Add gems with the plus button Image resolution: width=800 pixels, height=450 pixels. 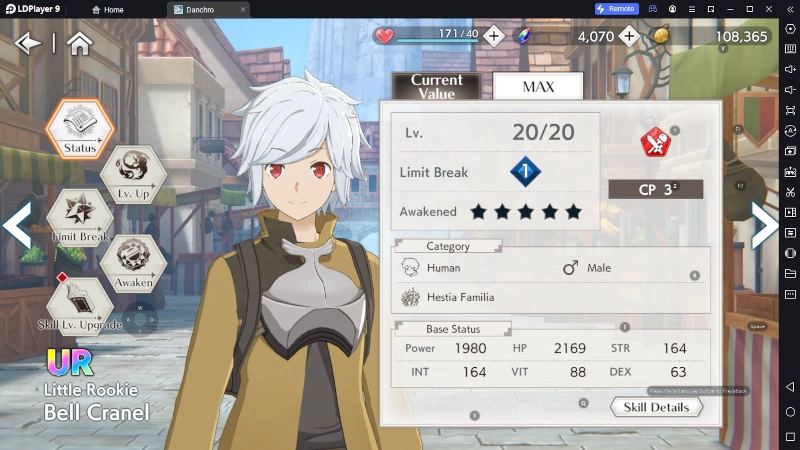(x=628, y=36)
